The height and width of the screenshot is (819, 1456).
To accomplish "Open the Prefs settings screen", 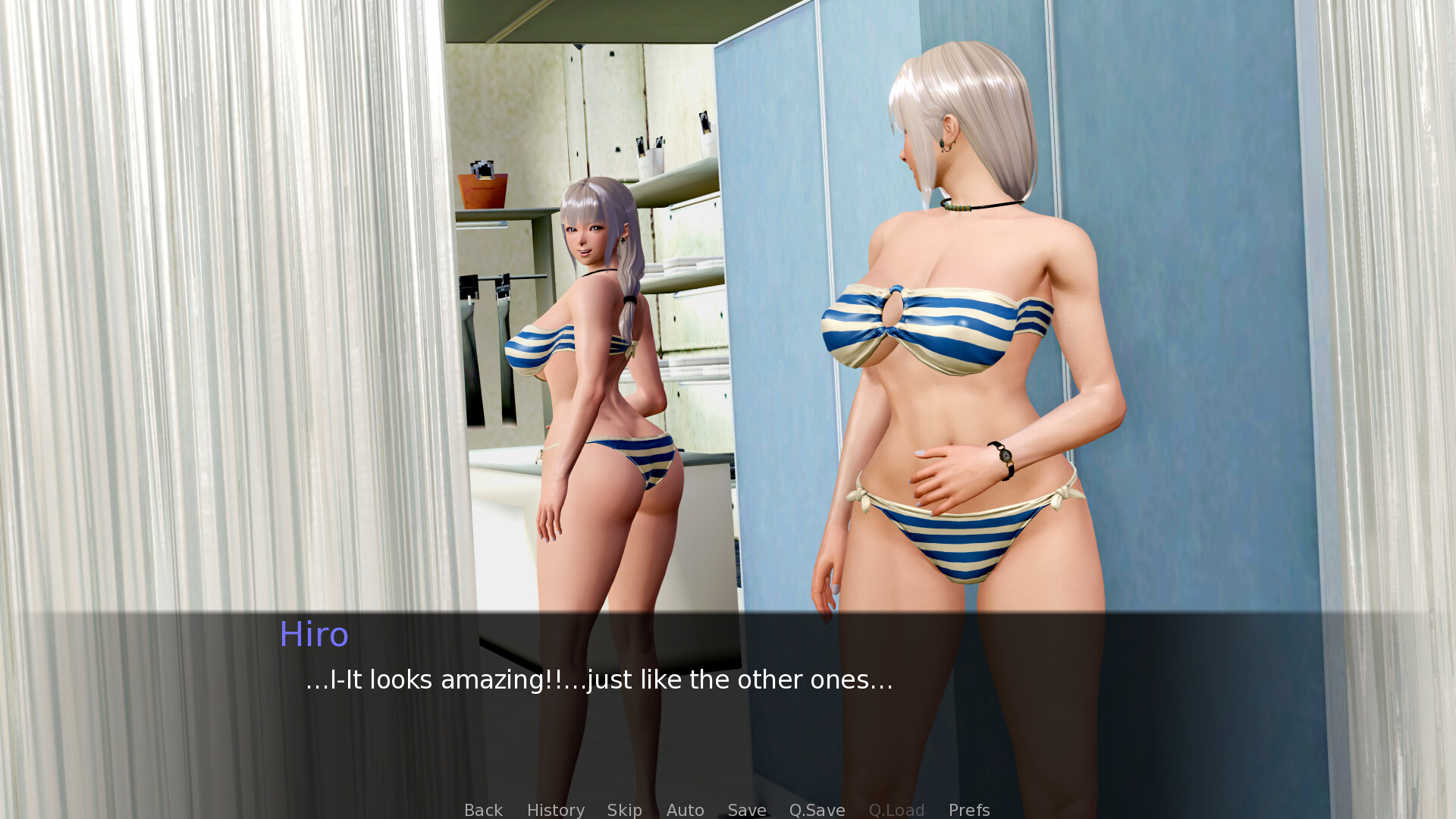I will [x=968, y=810].
